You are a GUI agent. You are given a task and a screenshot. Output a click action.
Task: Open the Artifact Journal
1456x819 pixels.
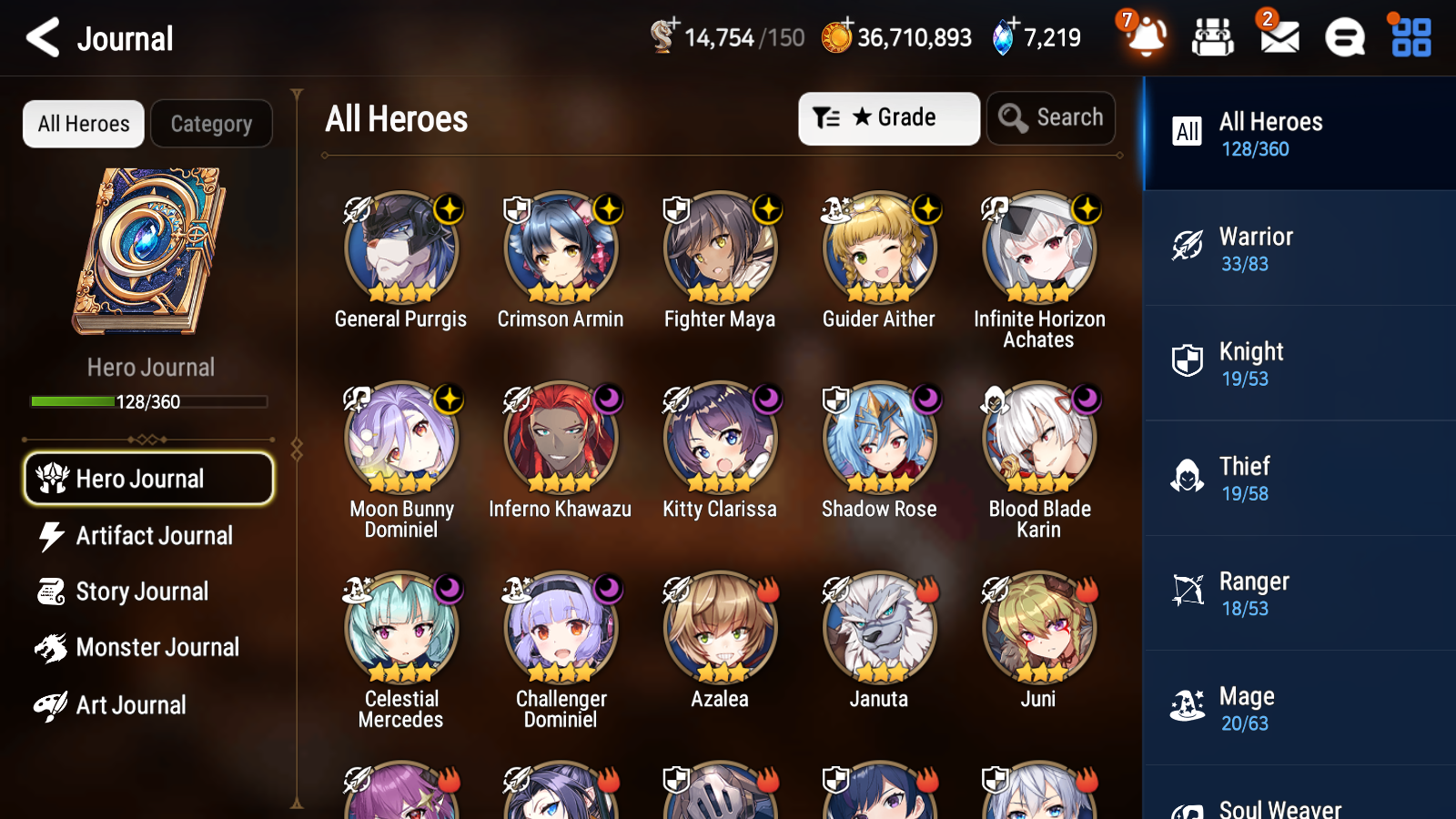tap(153, 536)
